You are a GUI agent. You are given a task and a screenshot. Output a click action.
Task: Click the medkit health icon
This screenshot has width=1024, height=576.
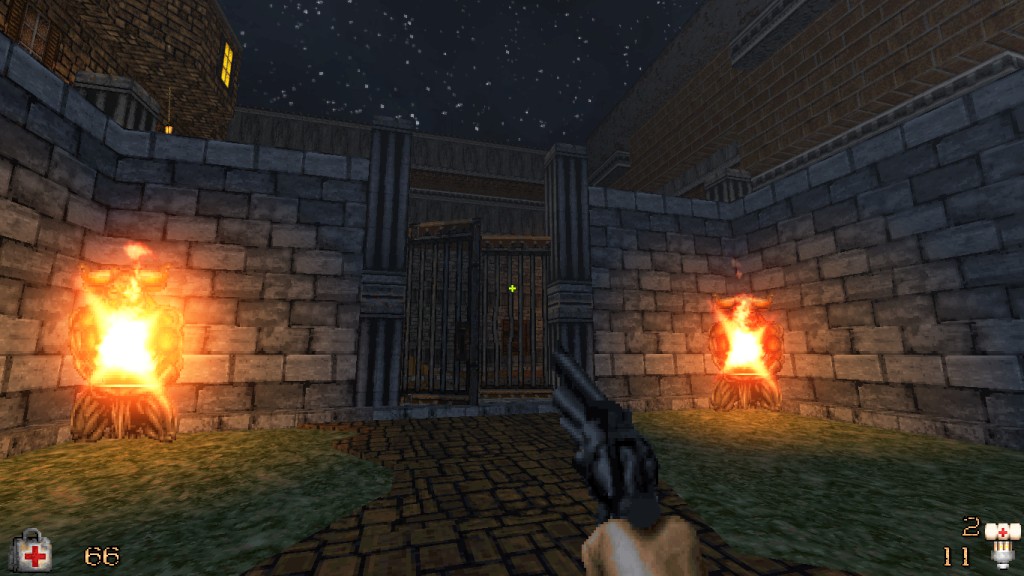[x=30, y=551]
